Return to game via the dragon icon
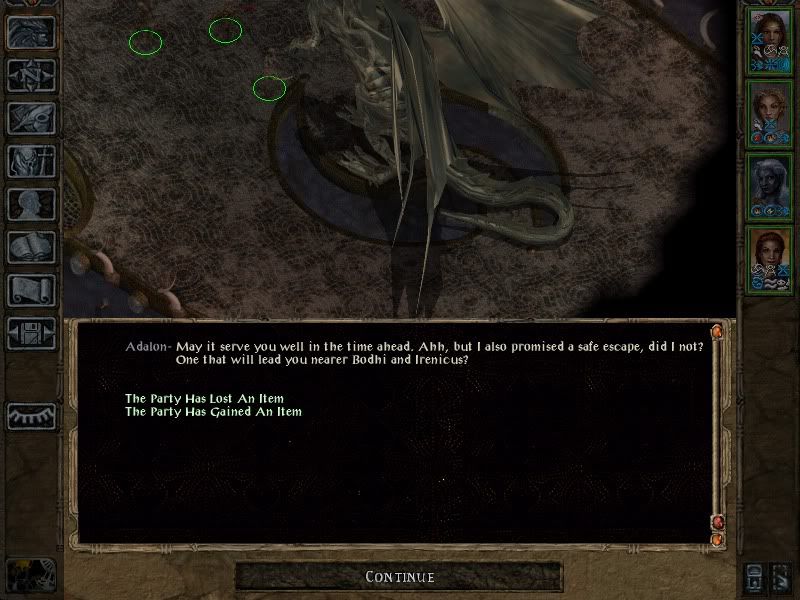Viewport: 800px width, 600px height. pyautogui.click(x=30, y=32)
